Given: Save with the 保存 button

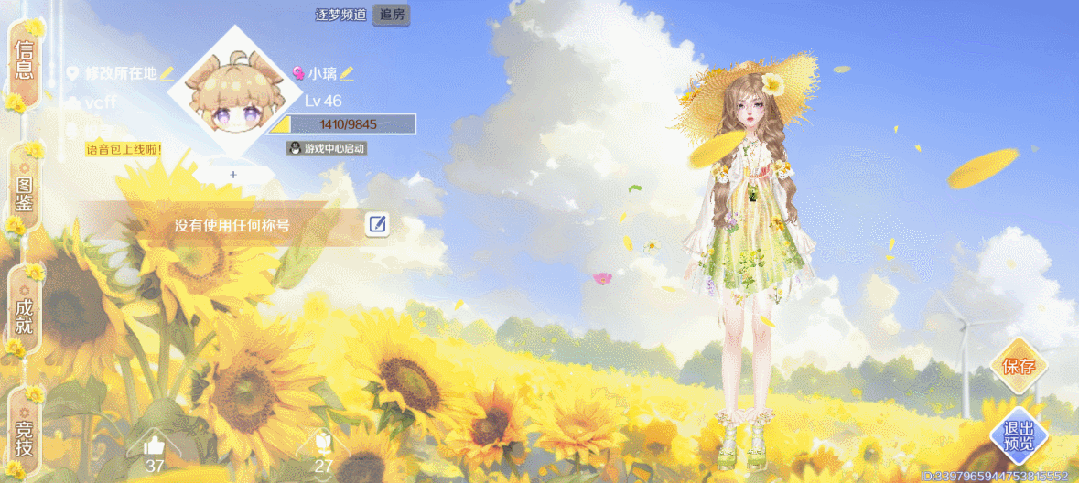Looking at the screenshot, I should click(x=1016, y=366).
